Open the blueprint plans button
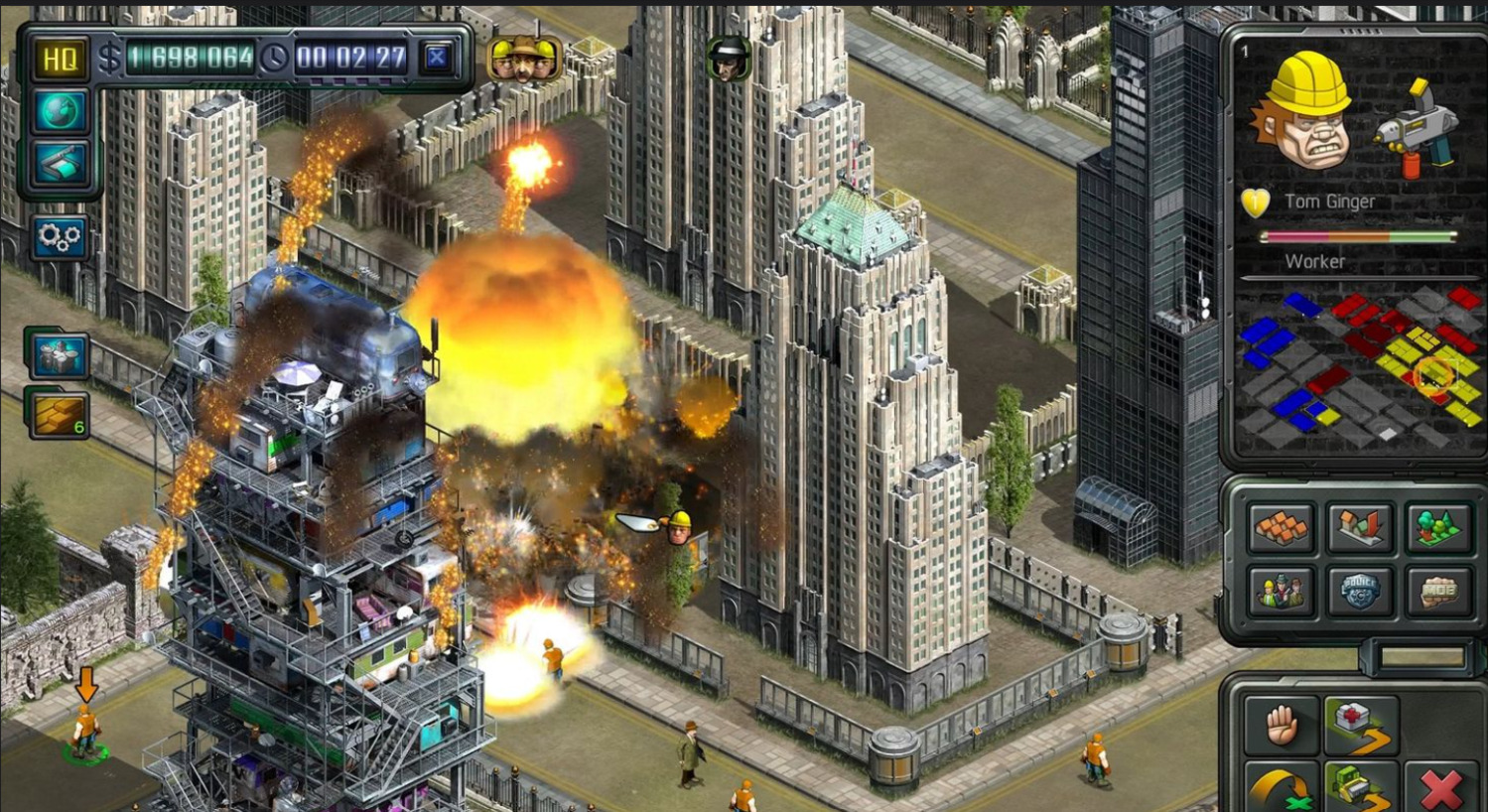Screen dimensions: 1488x812 59,164
